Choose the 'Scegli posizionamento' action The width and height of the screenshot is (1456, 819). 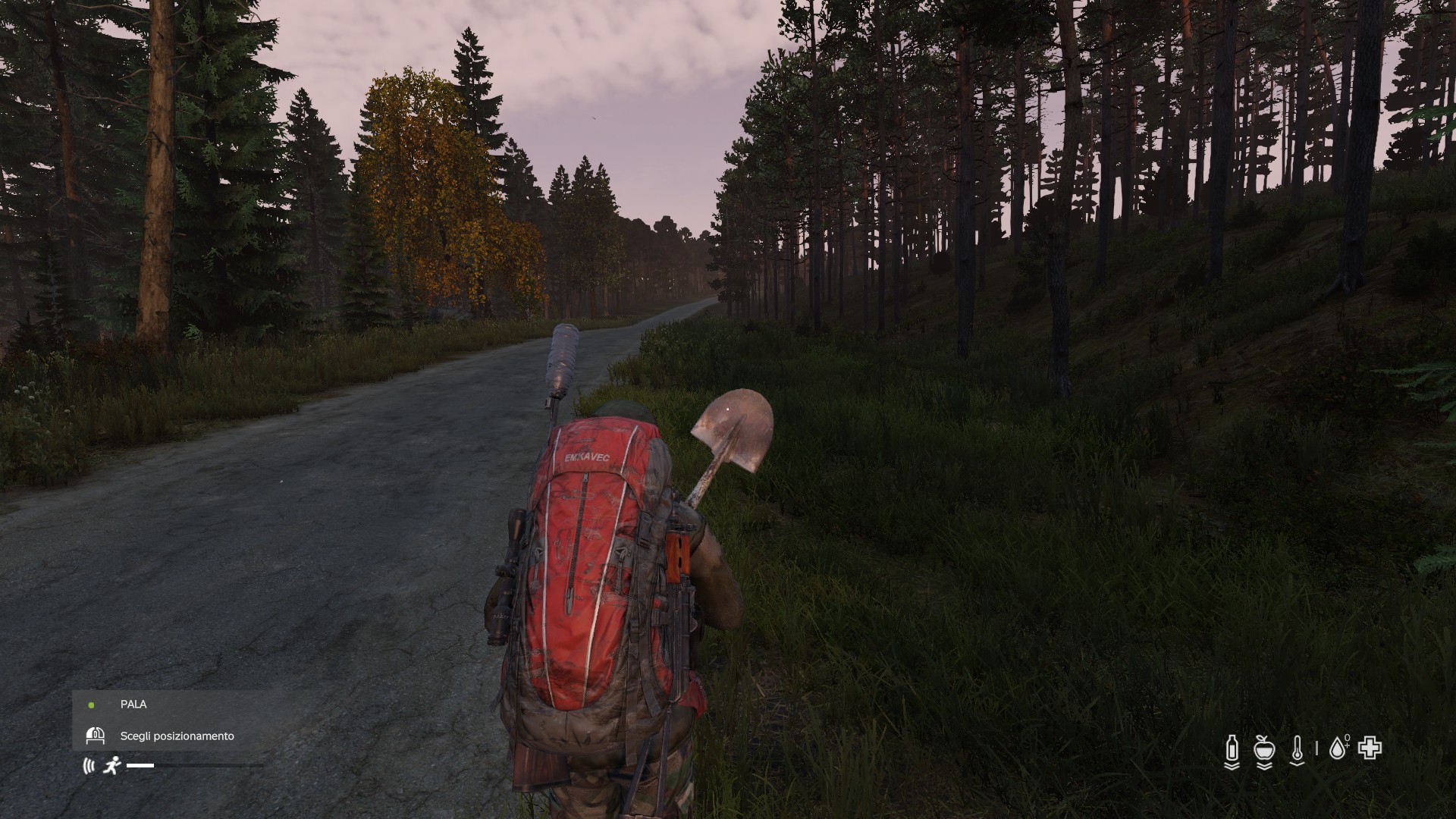(x=177, y=736)
